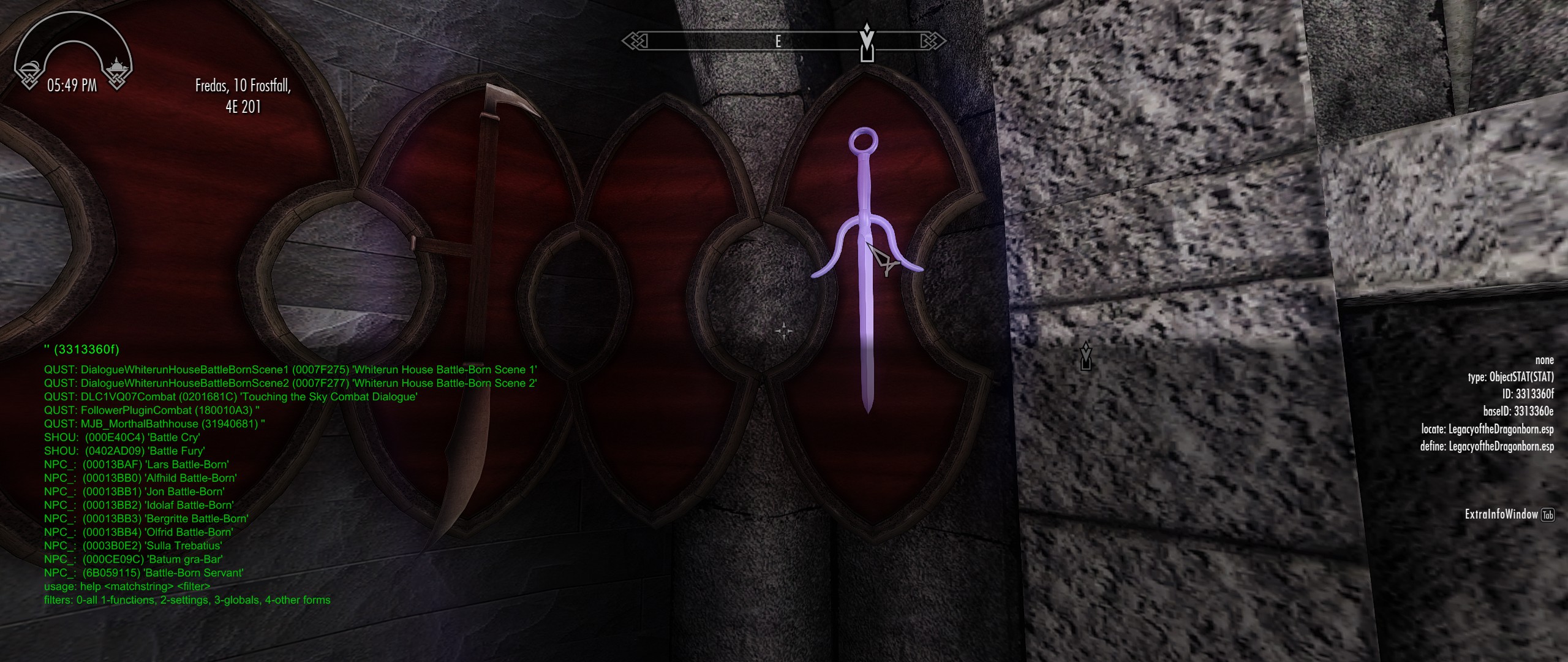Open the ExtraInfoWindow panel label
This screenshot has width=1568, height=662.
pos(1501,514)
